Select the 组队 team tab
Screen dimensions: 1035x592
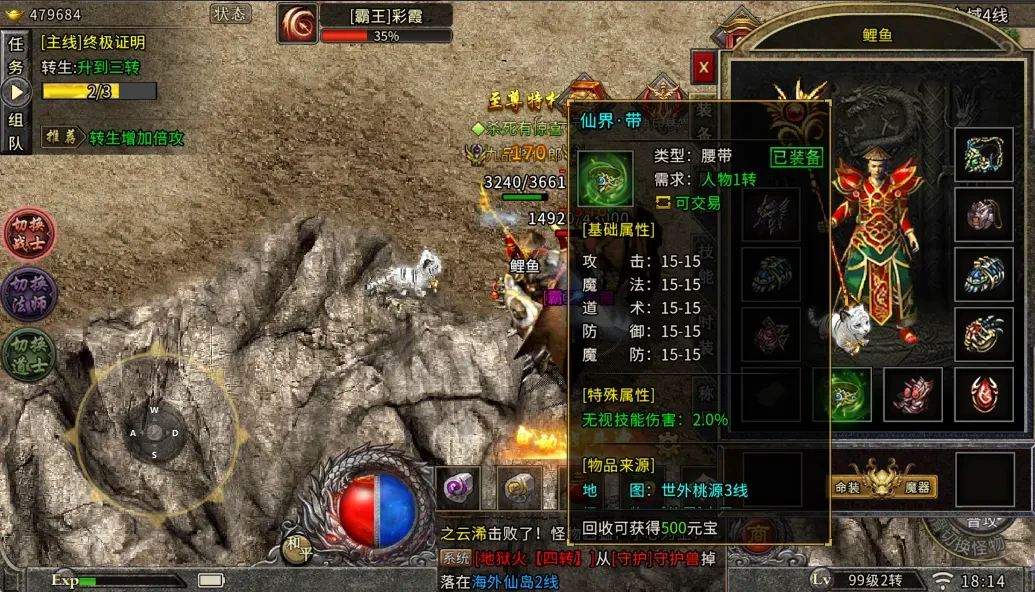tap(16, 131)
